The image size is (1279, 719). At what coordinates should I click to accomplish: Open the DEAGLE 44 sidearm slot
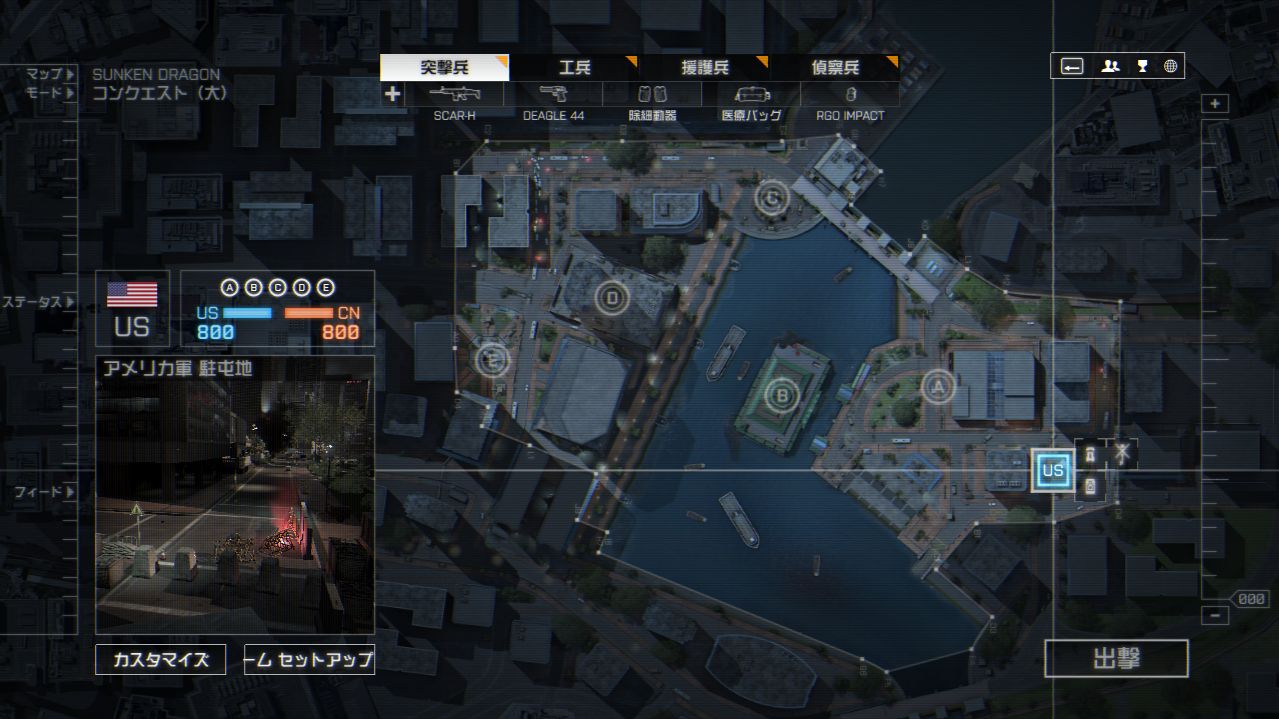pos(553,95)
